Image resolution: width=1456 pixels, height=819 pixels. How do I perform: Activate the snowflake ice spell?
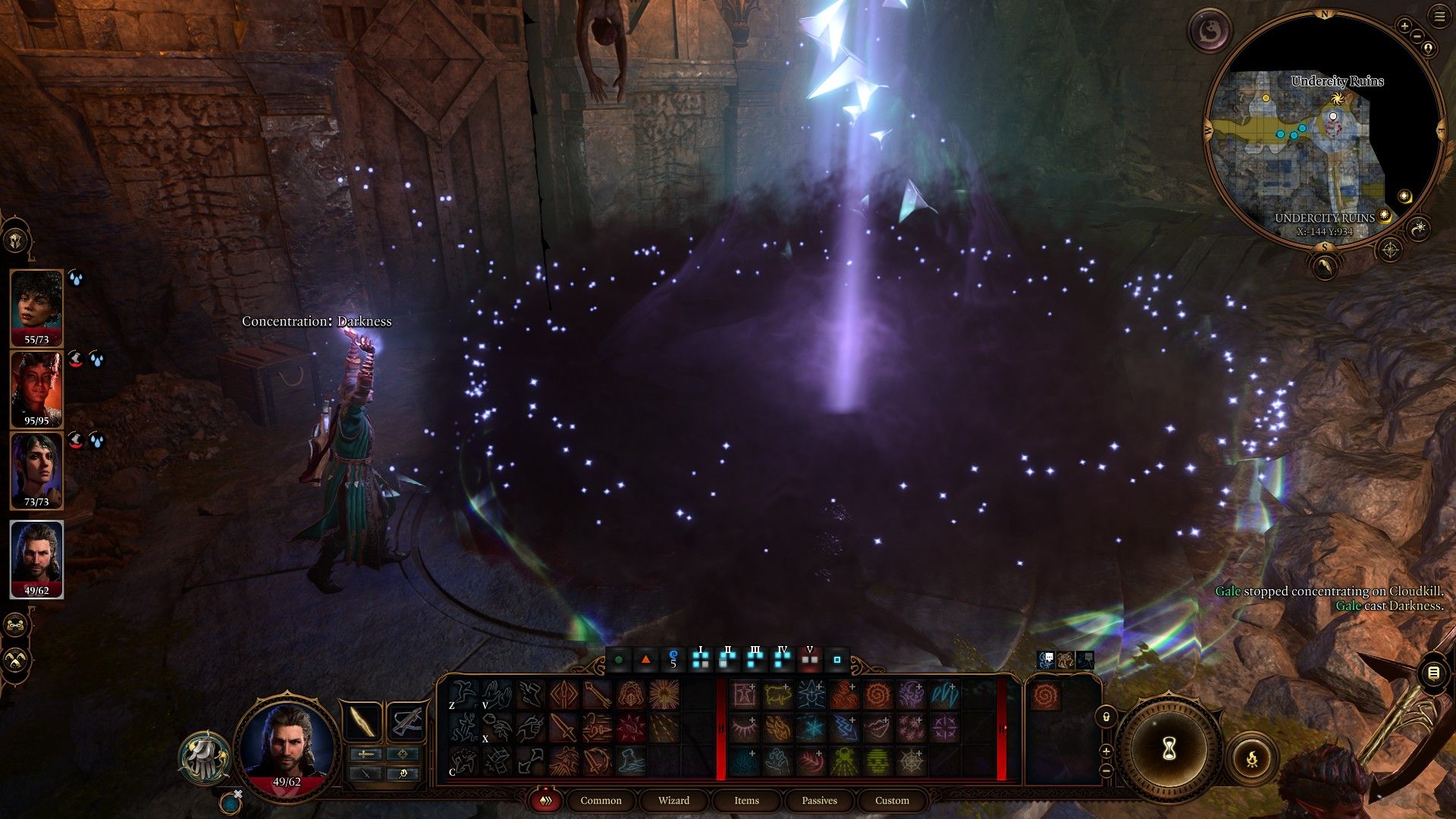[x=812, y=728]
